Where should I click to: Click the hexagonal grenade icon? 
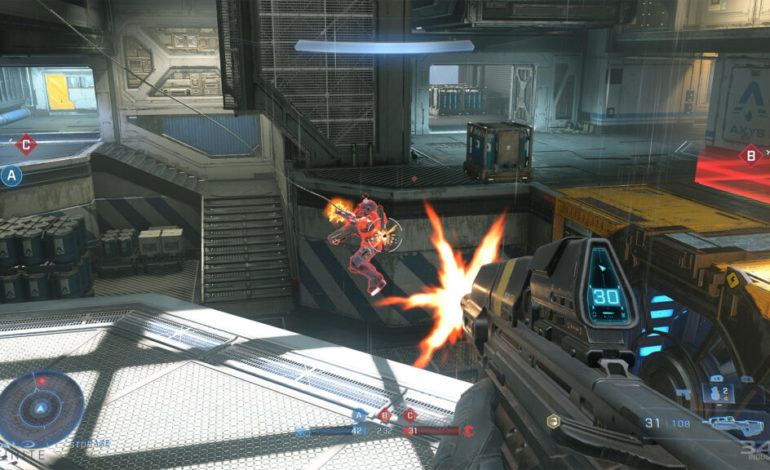click(x=553, y=422)
